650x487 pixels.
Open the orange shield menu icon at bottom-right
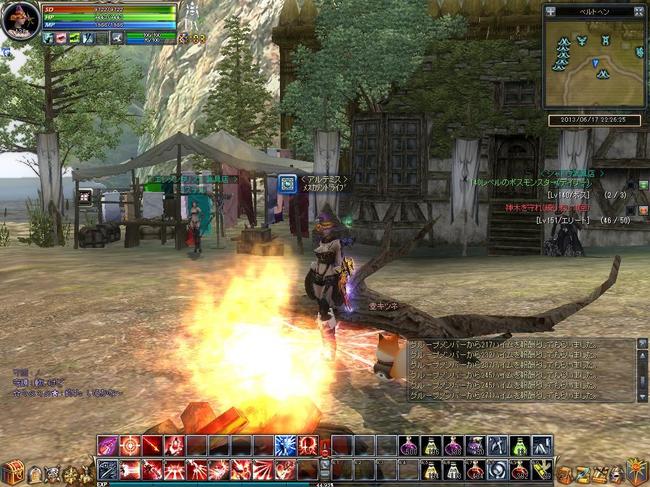click(x=636, y=471)
